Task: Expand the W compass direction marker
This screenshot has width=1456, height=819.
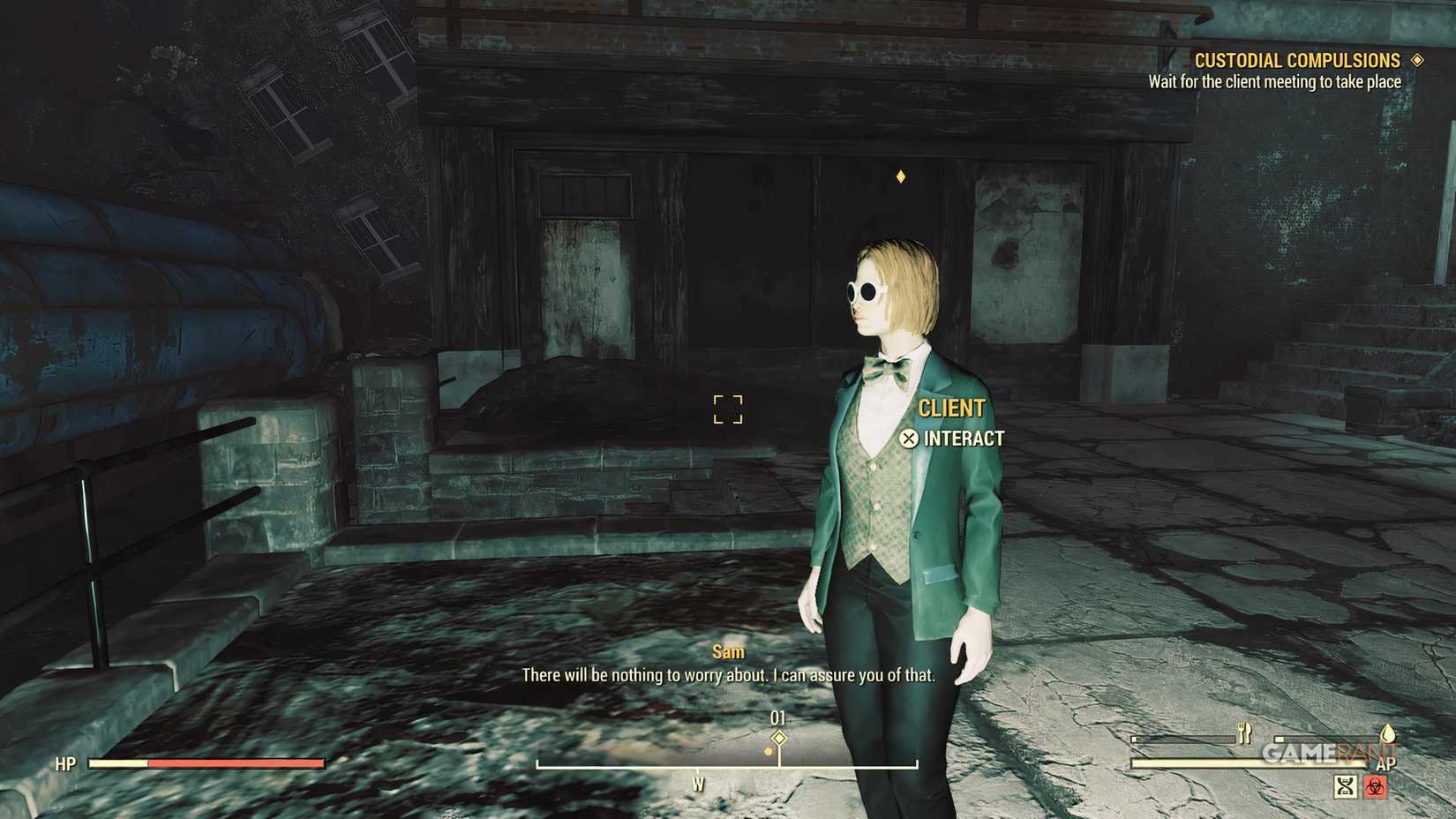Action: pos(700,782)
